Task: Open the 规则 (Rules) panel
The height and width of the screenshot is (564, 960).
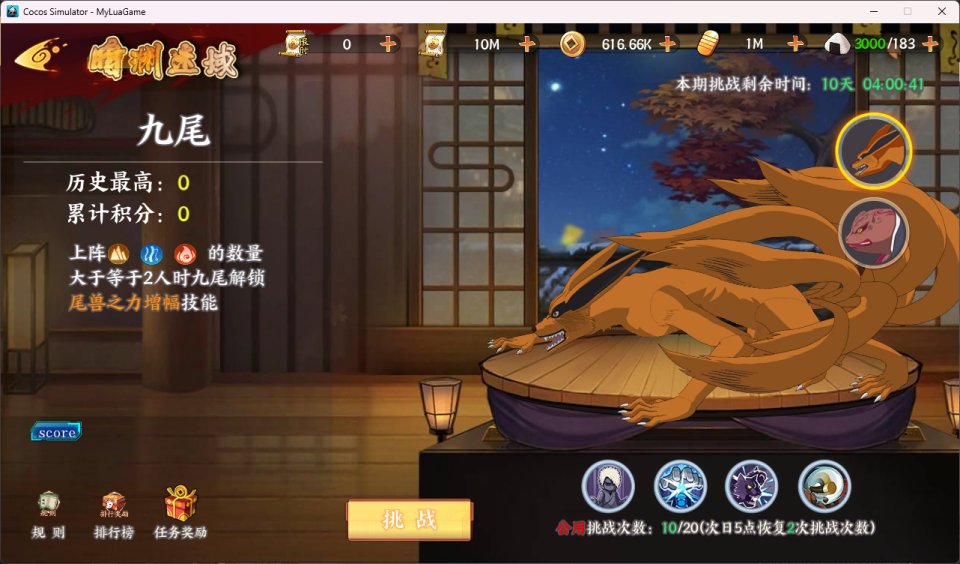Action: [48, 514]
